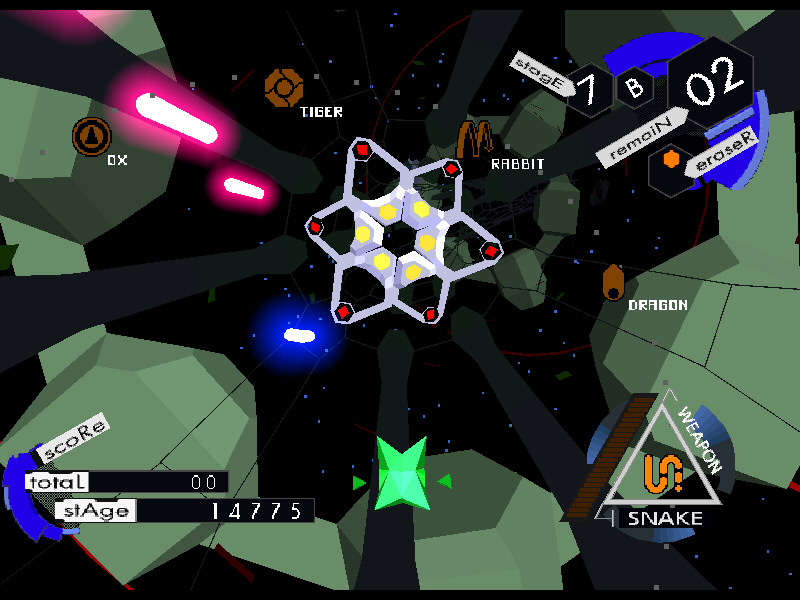Activate the orange eraser hexagon icon

coord(672,160)
